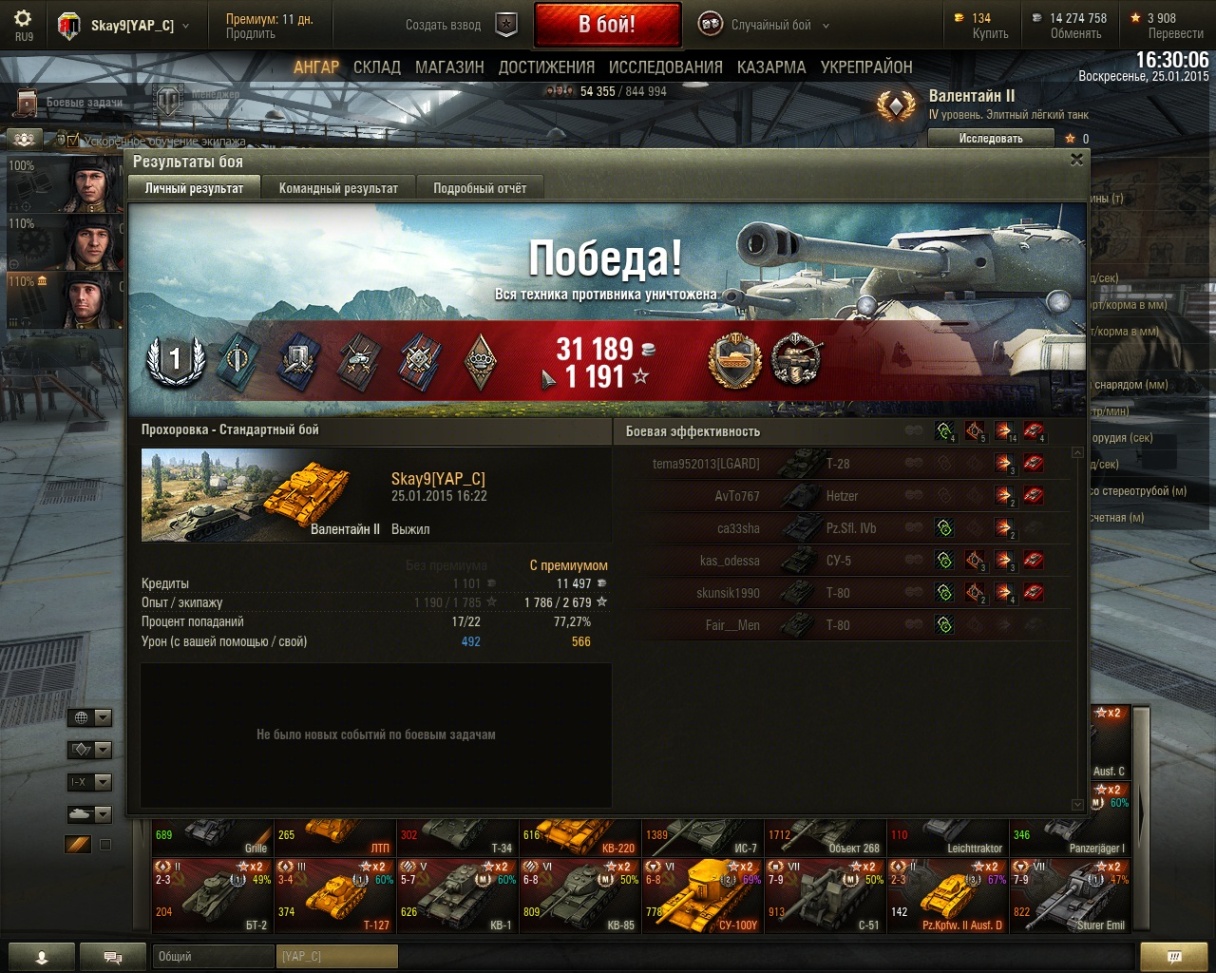Go to the "МАГАЗИН" section
The width and height of the screenshot is (1216, 973).
coord(449,67)
